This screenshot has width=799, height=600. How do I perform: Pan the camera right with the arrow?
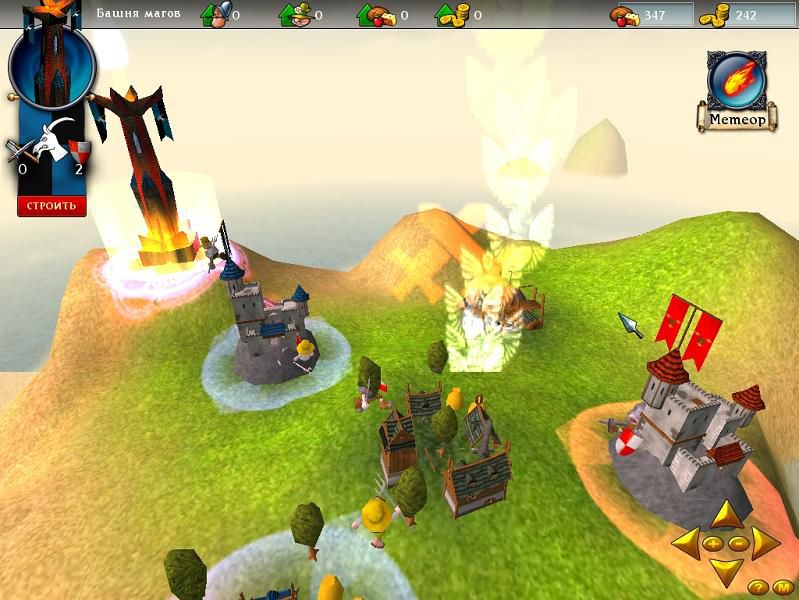[765, 544]
